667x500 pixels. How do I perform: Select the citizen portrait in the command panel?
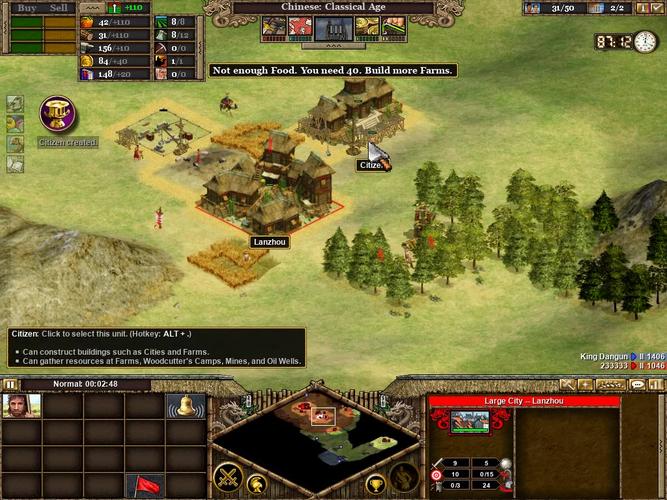[21, 405]
